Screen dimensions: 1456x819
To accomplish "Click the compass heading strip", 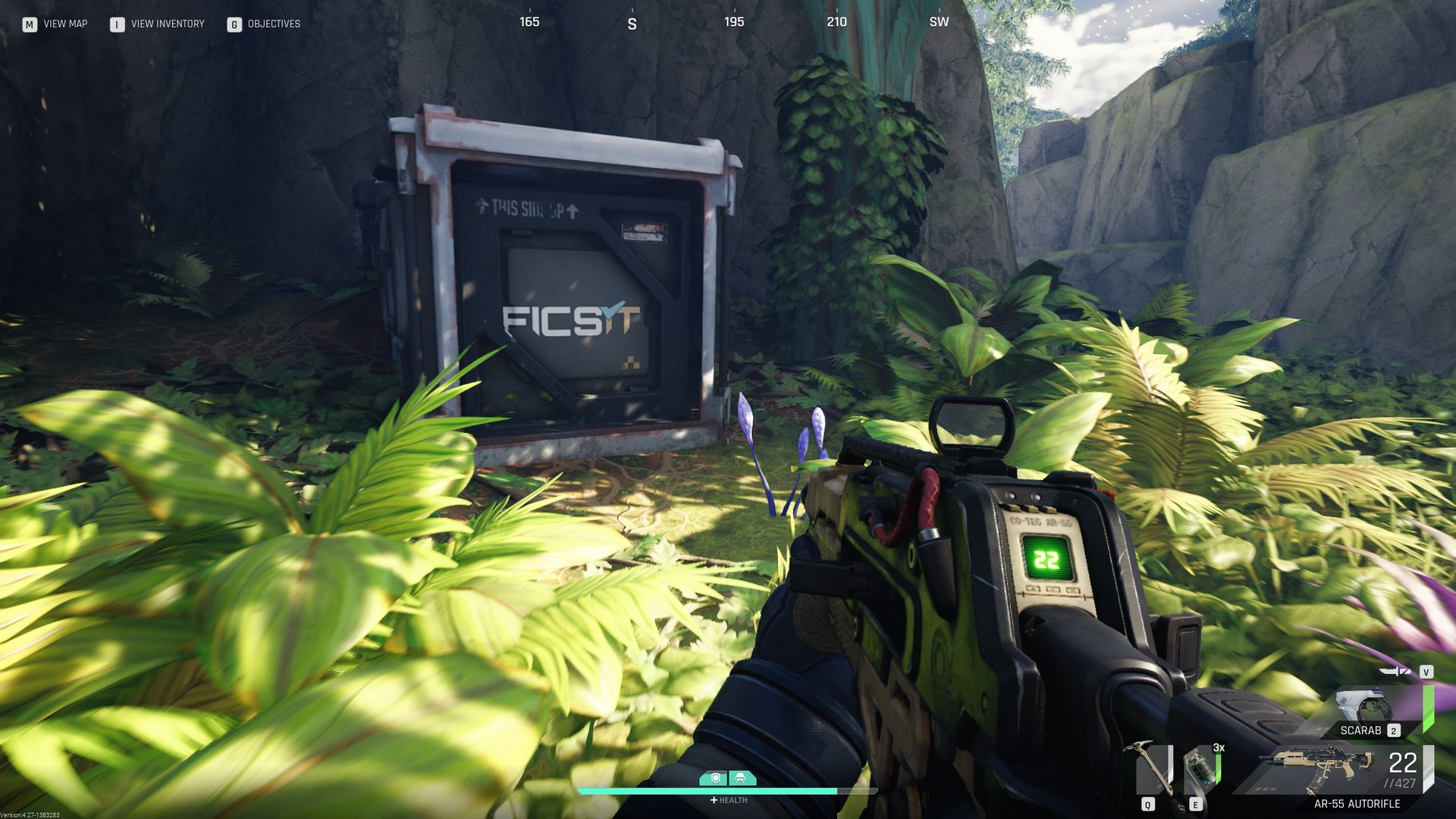I will pyautogui.click(x=733, y=22).
